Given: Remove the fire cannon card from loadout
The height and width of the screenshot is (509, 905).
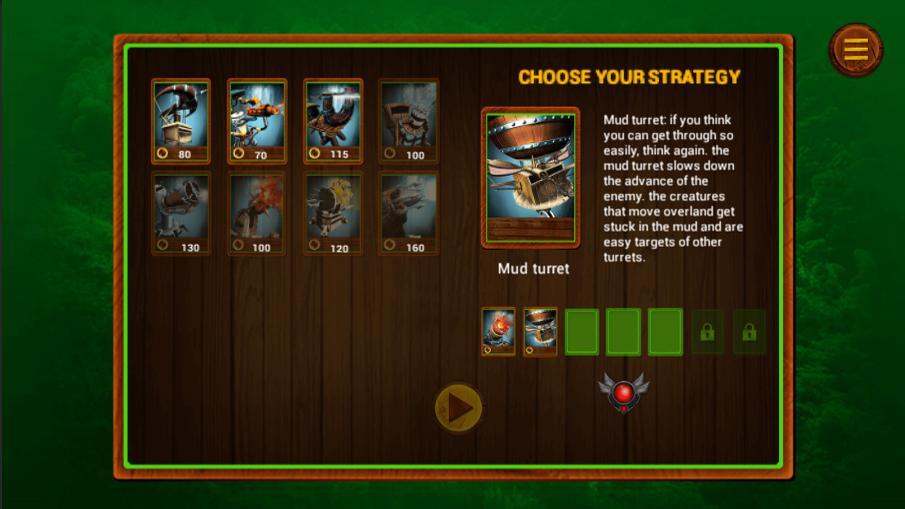Looking at the screenshot, I should pos(498,332).
